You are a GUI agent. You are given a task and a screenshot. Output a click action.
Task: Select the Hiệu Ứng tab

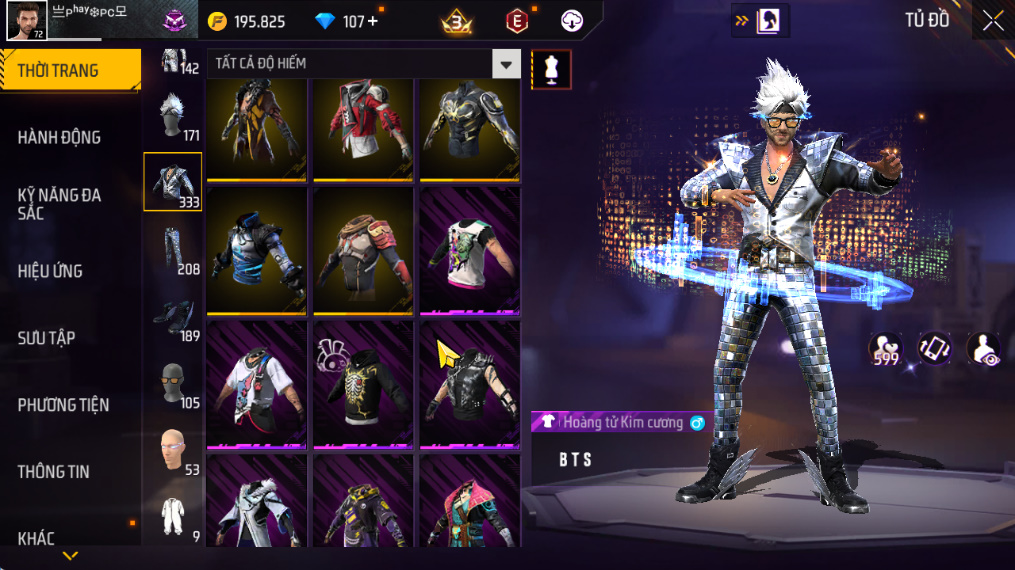coord(50,271)
